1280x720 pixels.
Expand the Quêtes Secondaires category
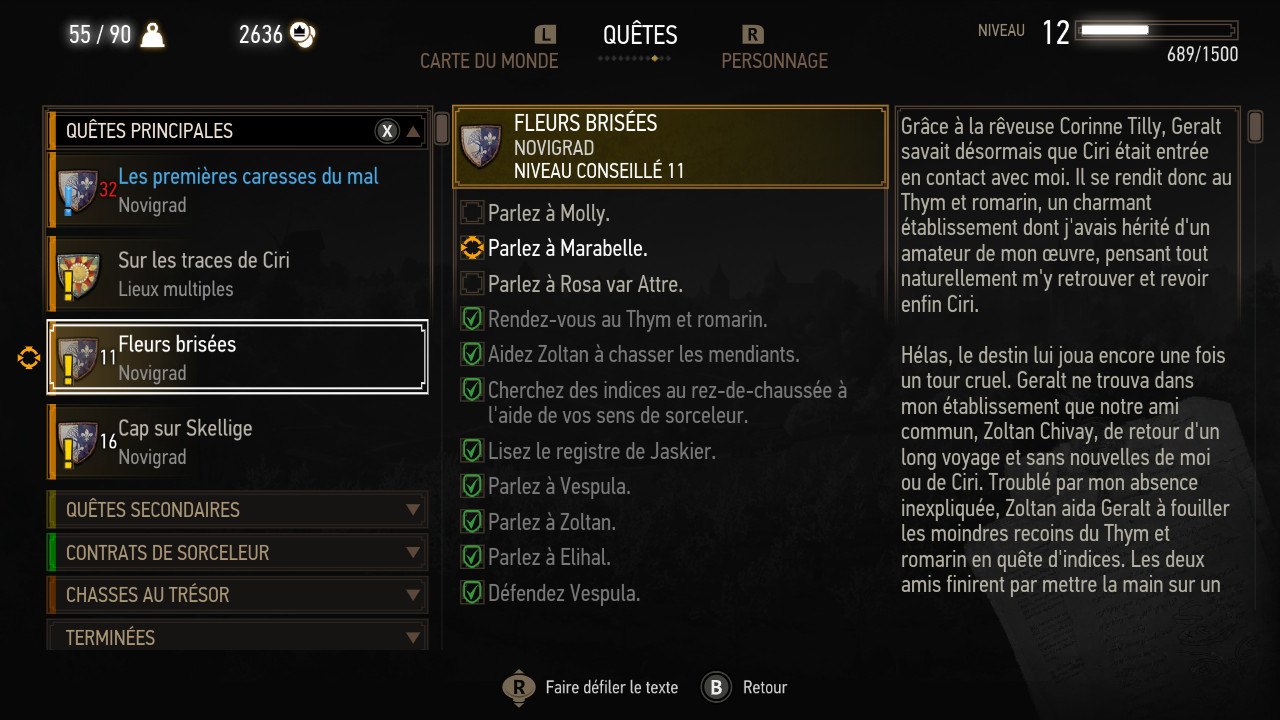pyautogui.click(x=238, y=510)
